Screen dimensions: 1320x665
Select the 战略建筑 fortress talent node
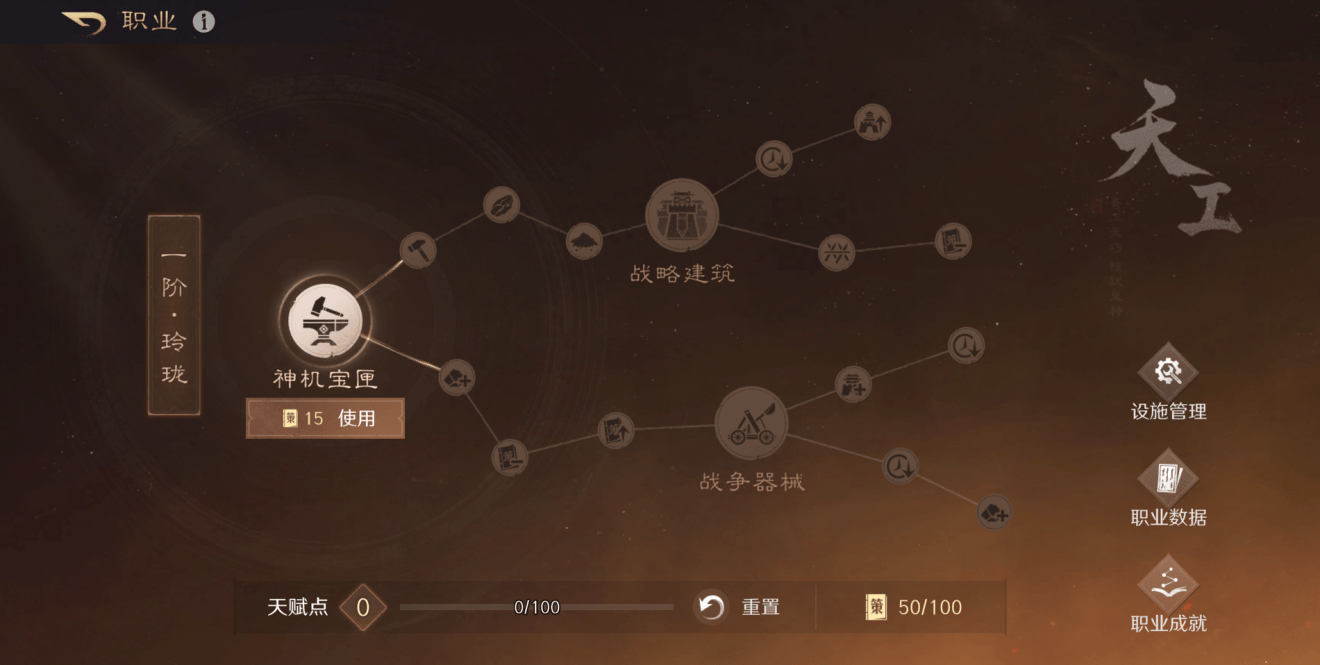pos(682,215)
